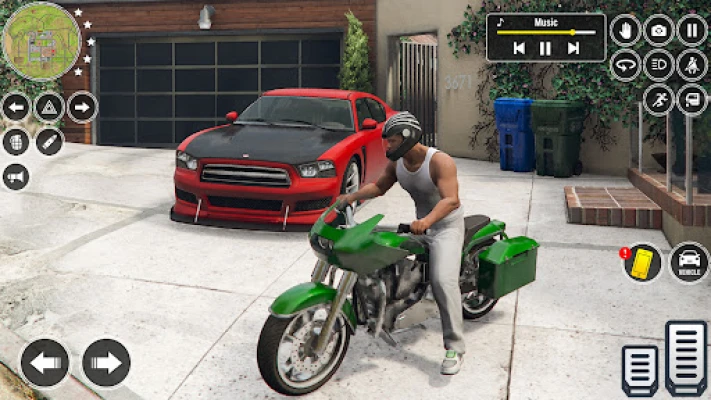This screenshot has width=711, height=400.
Task: Pause the music playback
Action: [546, 48]
